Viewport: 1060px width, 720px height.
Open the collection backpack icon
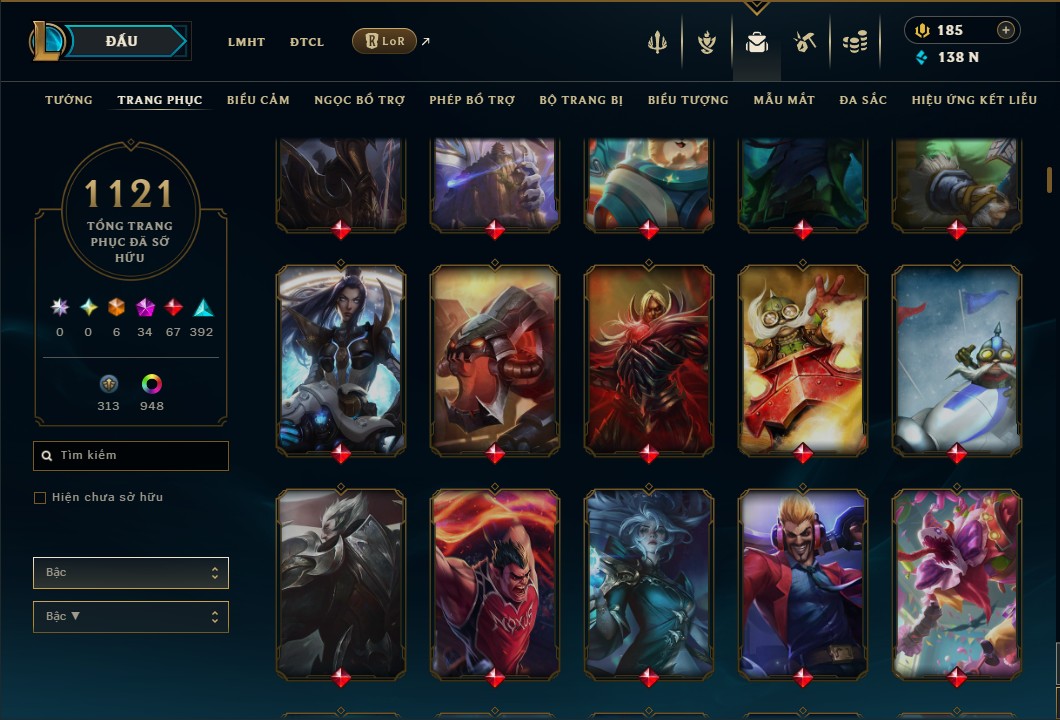[x=757, y=42]
